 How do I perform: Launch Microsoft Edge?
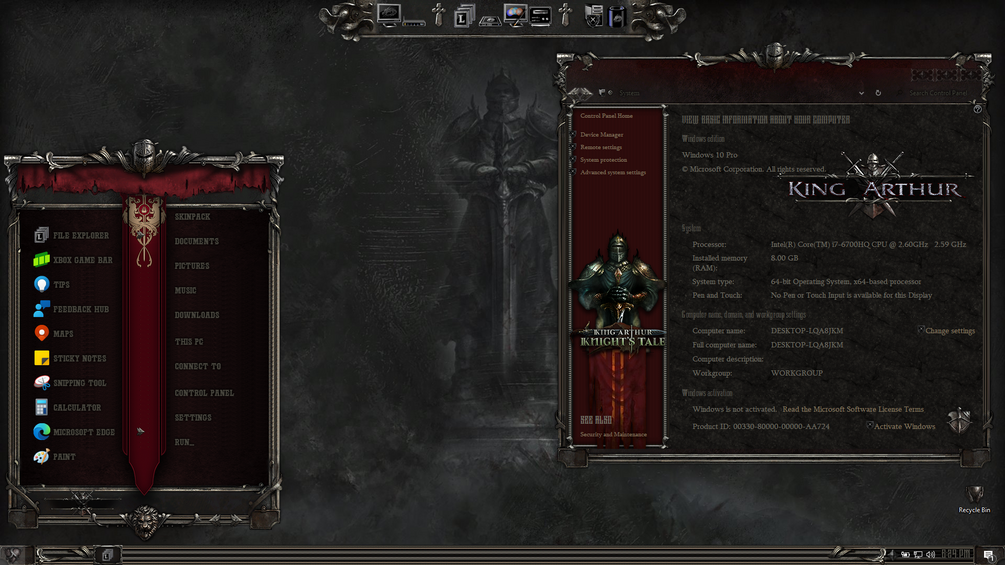[x=83, y=432]
